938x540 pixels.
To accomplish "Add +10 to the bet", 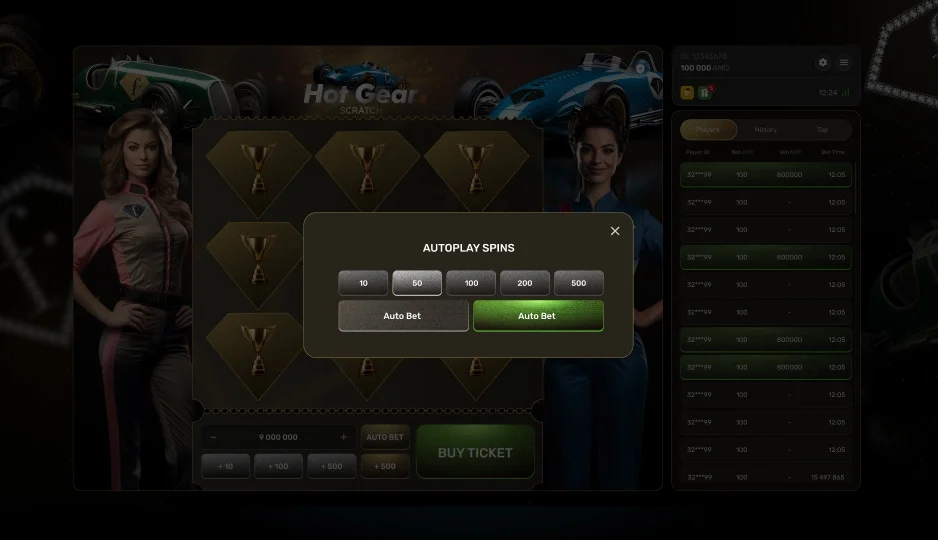I will (226, 466).
